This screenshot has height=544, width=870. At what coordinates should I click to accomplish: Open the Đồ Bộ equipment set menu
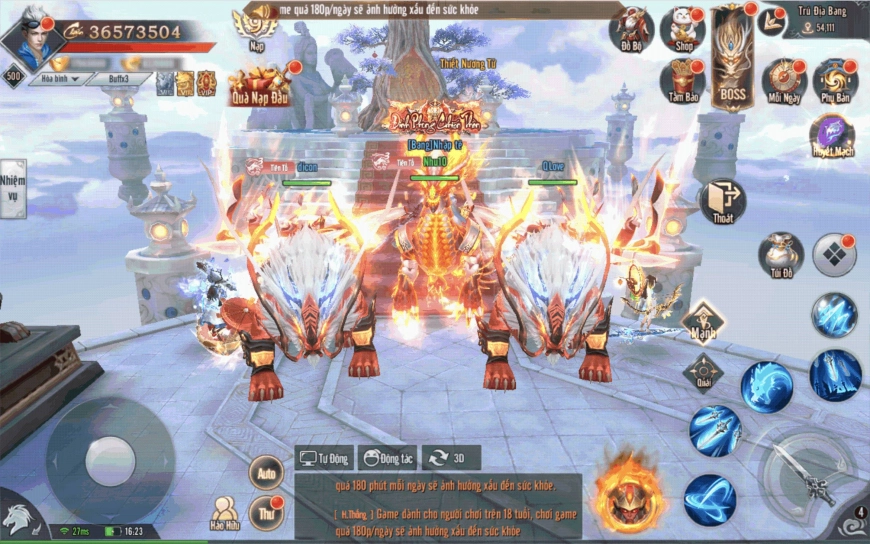(x=632, y=31)
